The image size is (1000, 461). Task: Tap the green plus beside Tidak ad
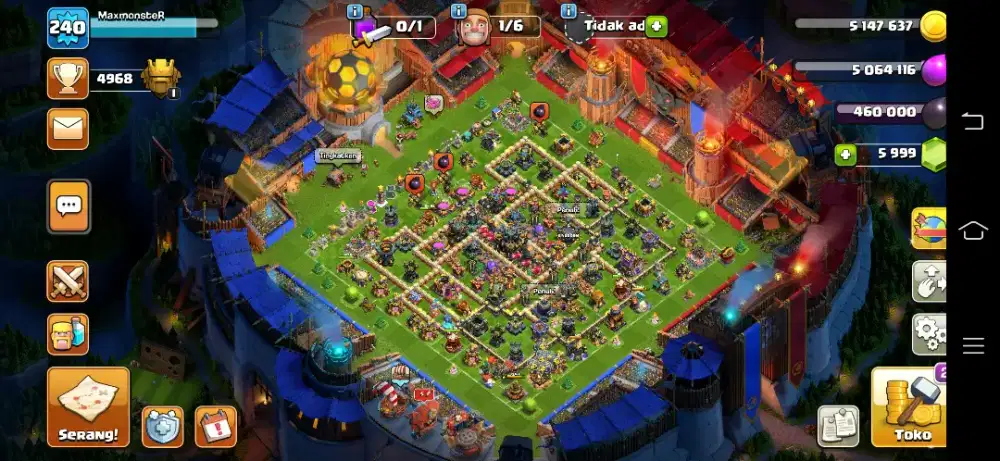(x=656, y=27)
